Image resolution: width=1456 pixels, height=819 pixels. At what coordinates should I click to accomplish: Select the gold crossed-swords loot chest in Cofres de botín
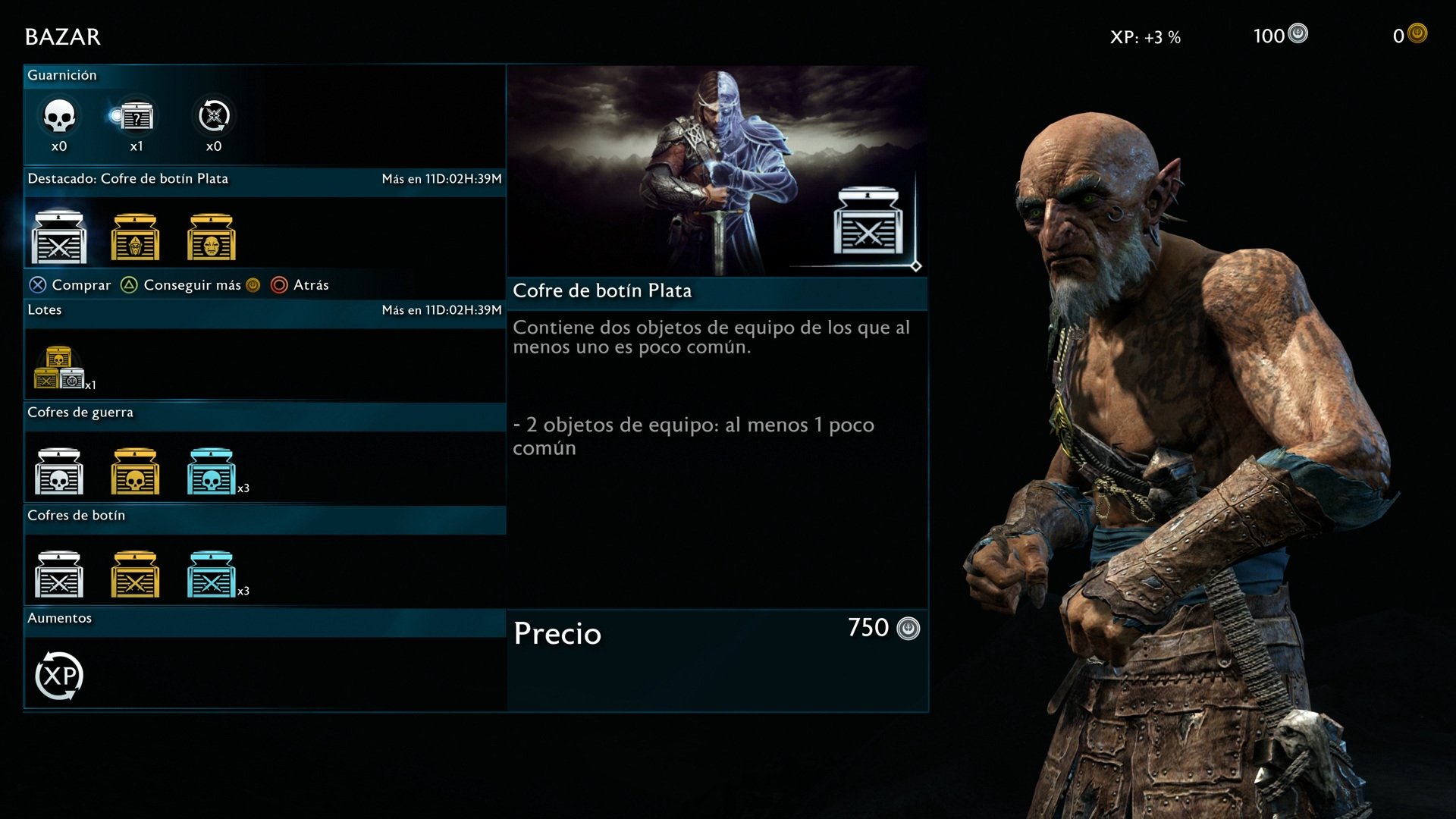point(135,575)
